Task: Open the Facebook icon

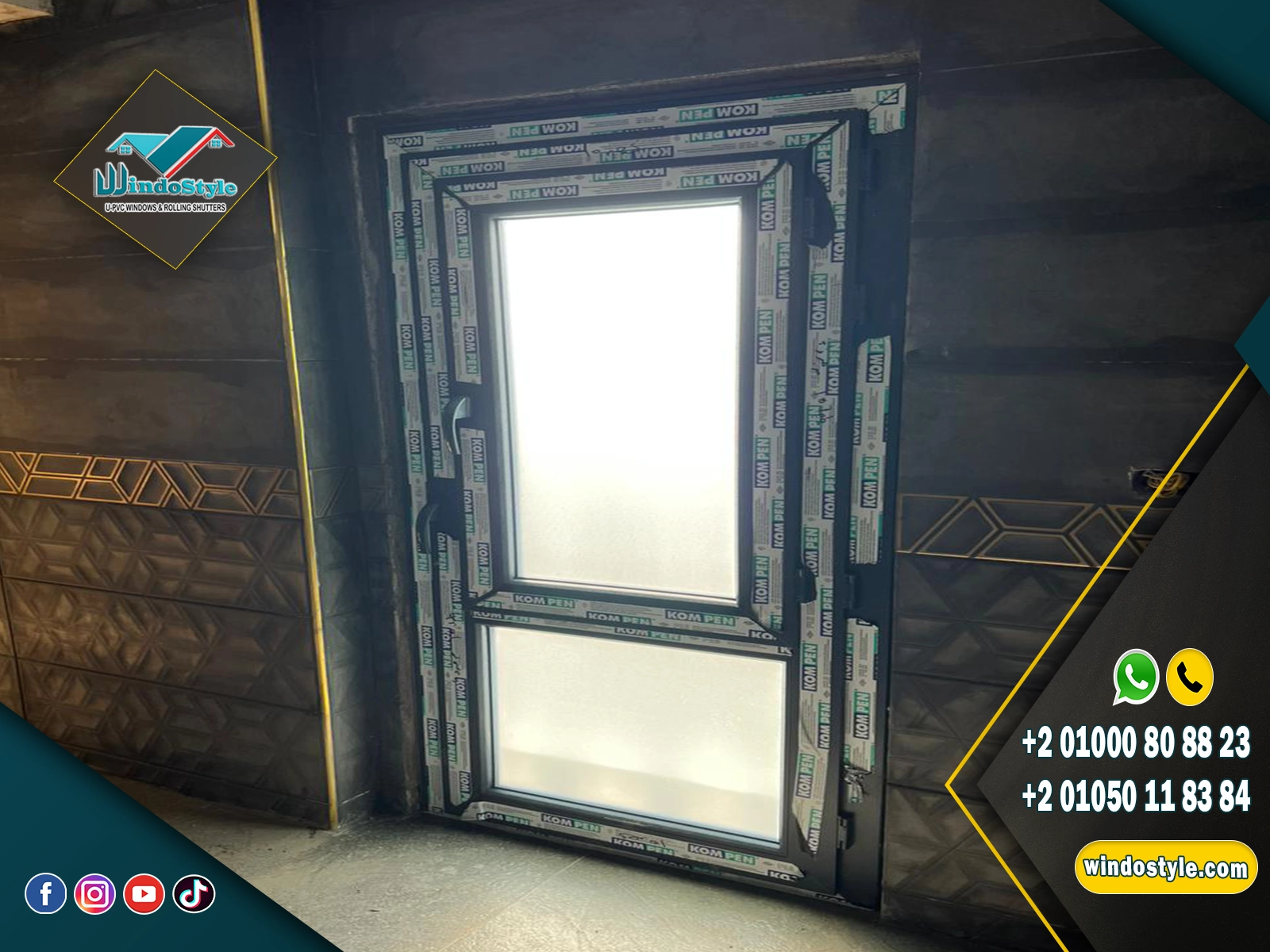Action: [46, 894]
